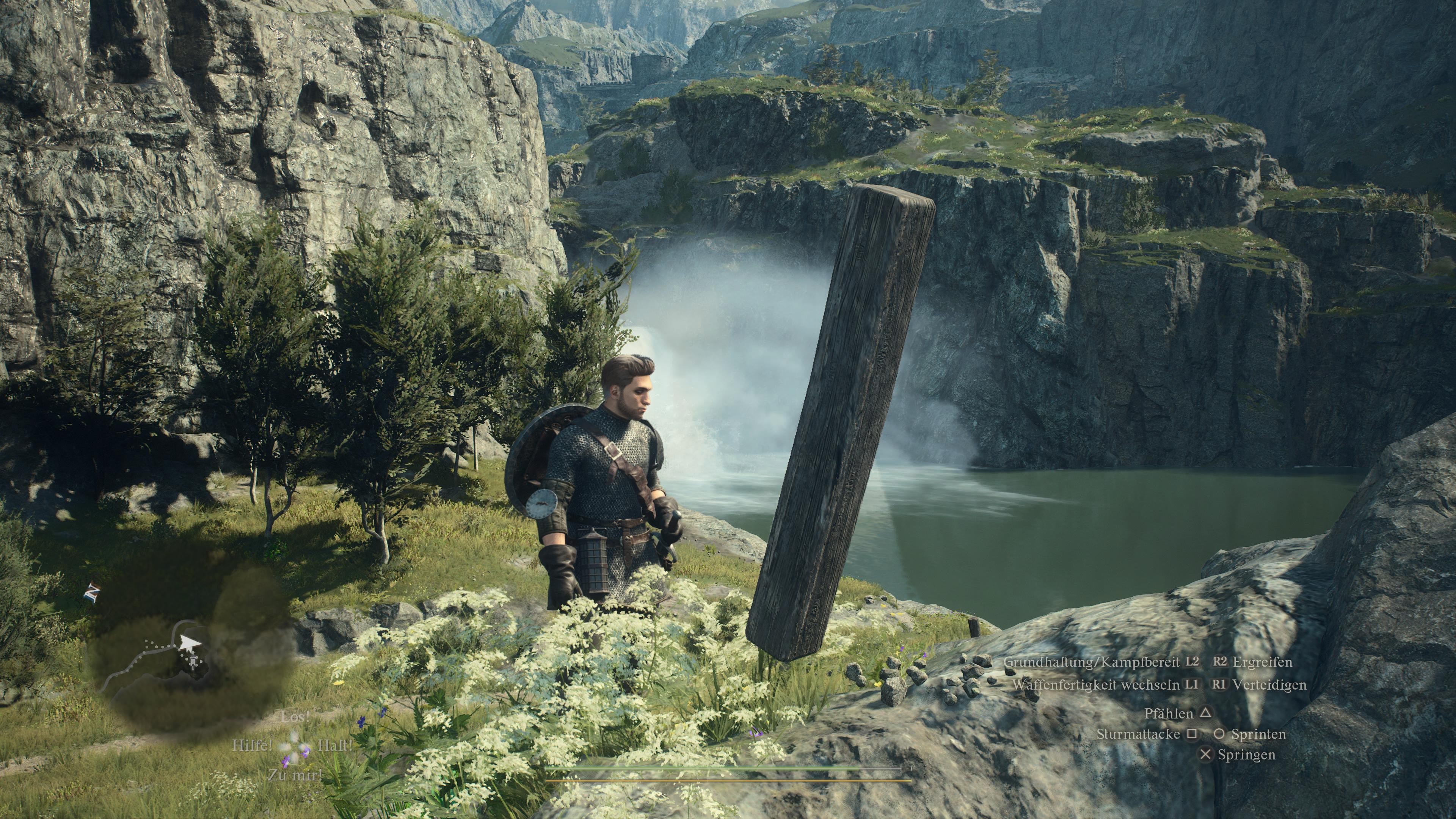Click the north compass marker on minimap
Viewport: 1456px width, 819px height.
[x=91, y=592]
